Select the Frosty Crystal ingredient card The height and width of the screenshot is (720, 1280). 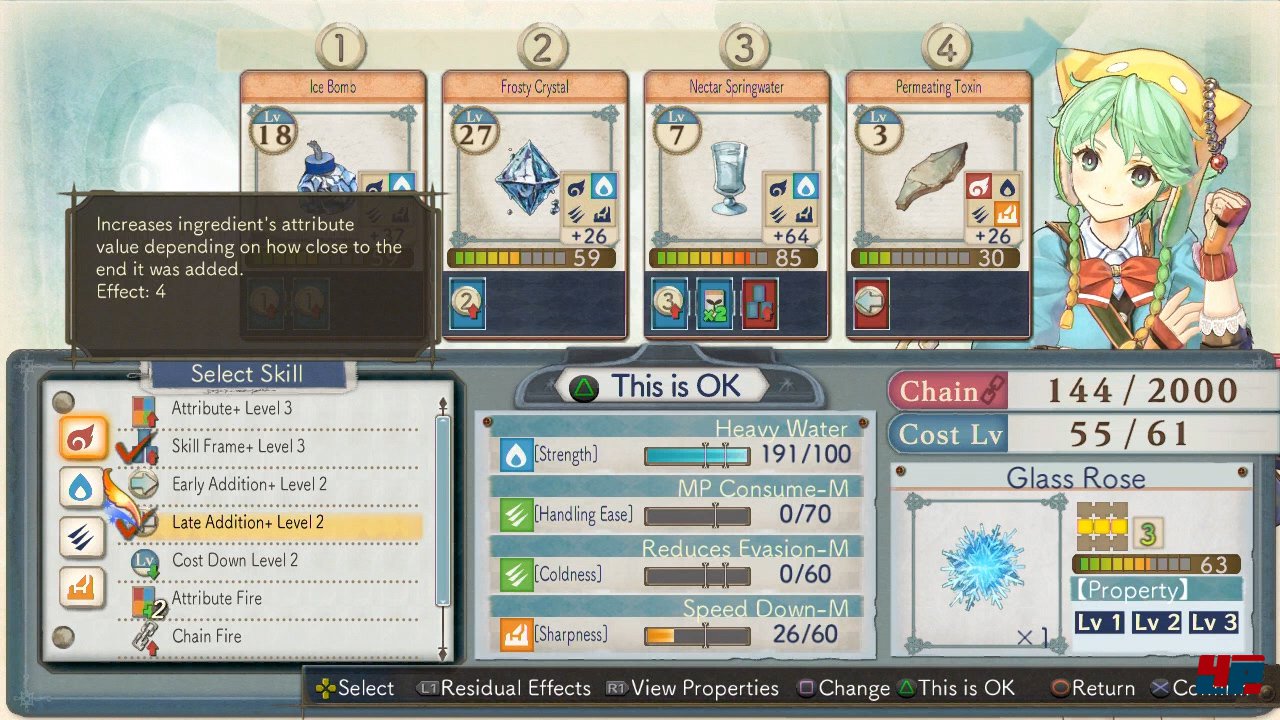pyautogui.click(x=535, y=200)
